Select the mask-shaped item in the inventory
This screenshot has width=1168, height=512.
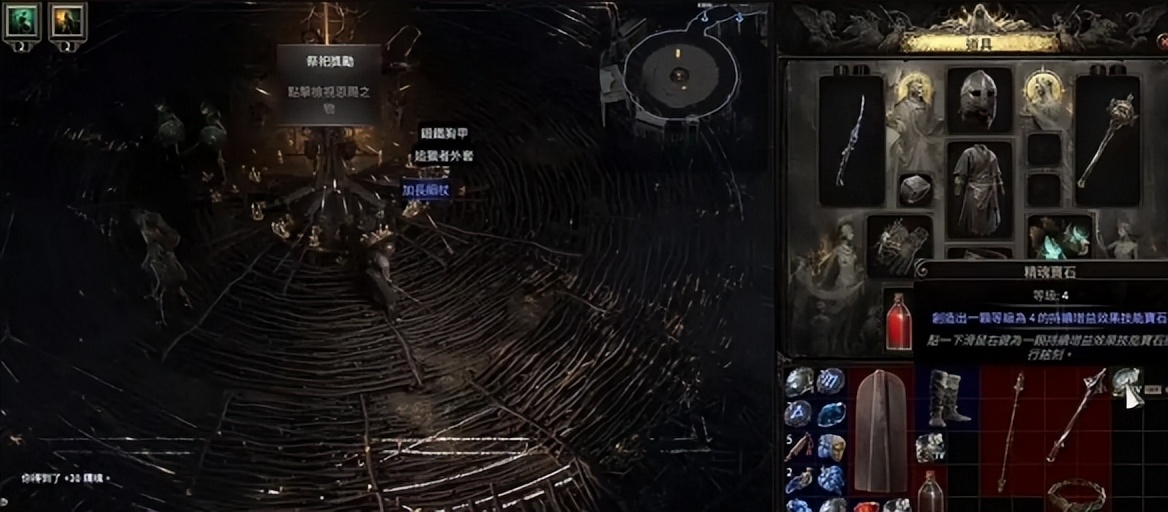[x=830, y=447]
